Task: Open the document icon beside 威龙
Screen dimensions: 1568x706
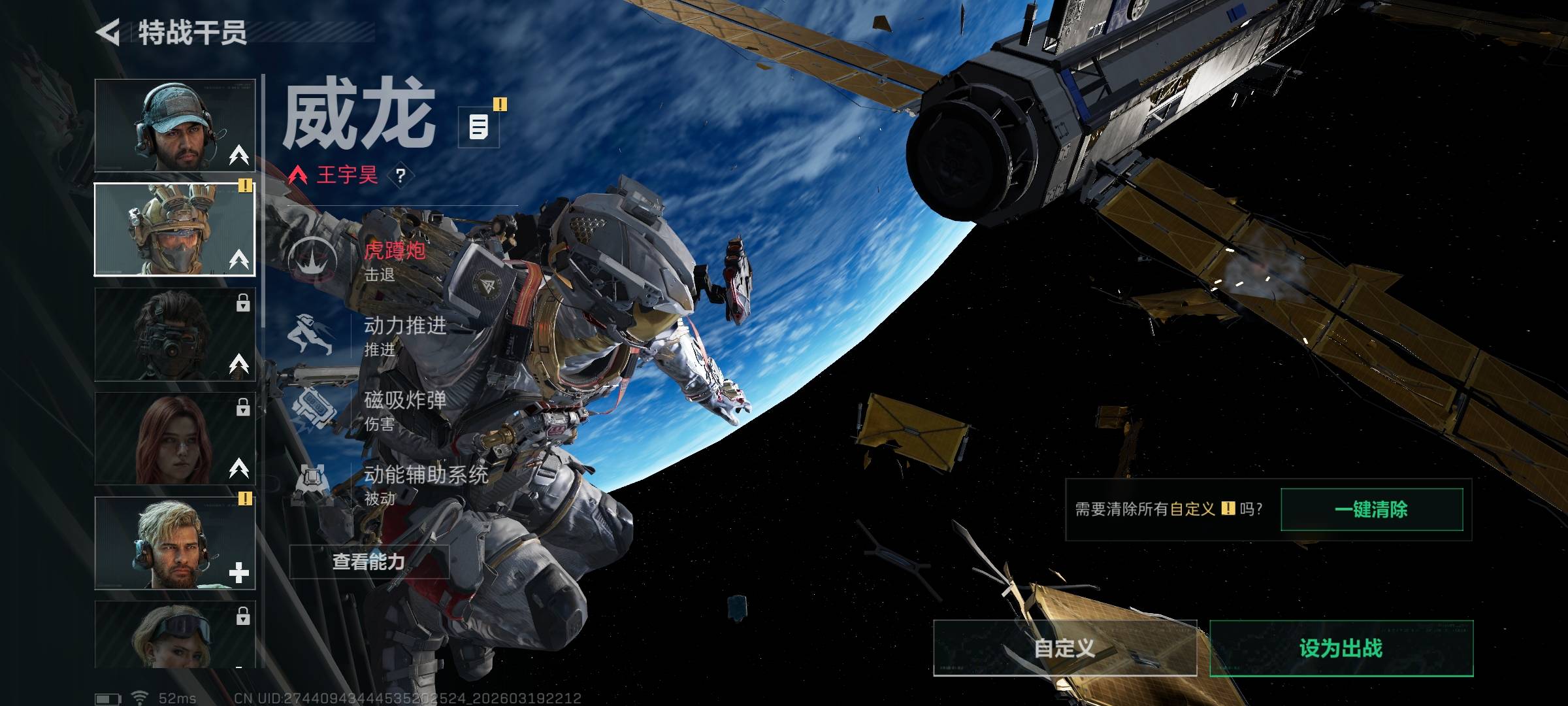Action: (479, 127)
